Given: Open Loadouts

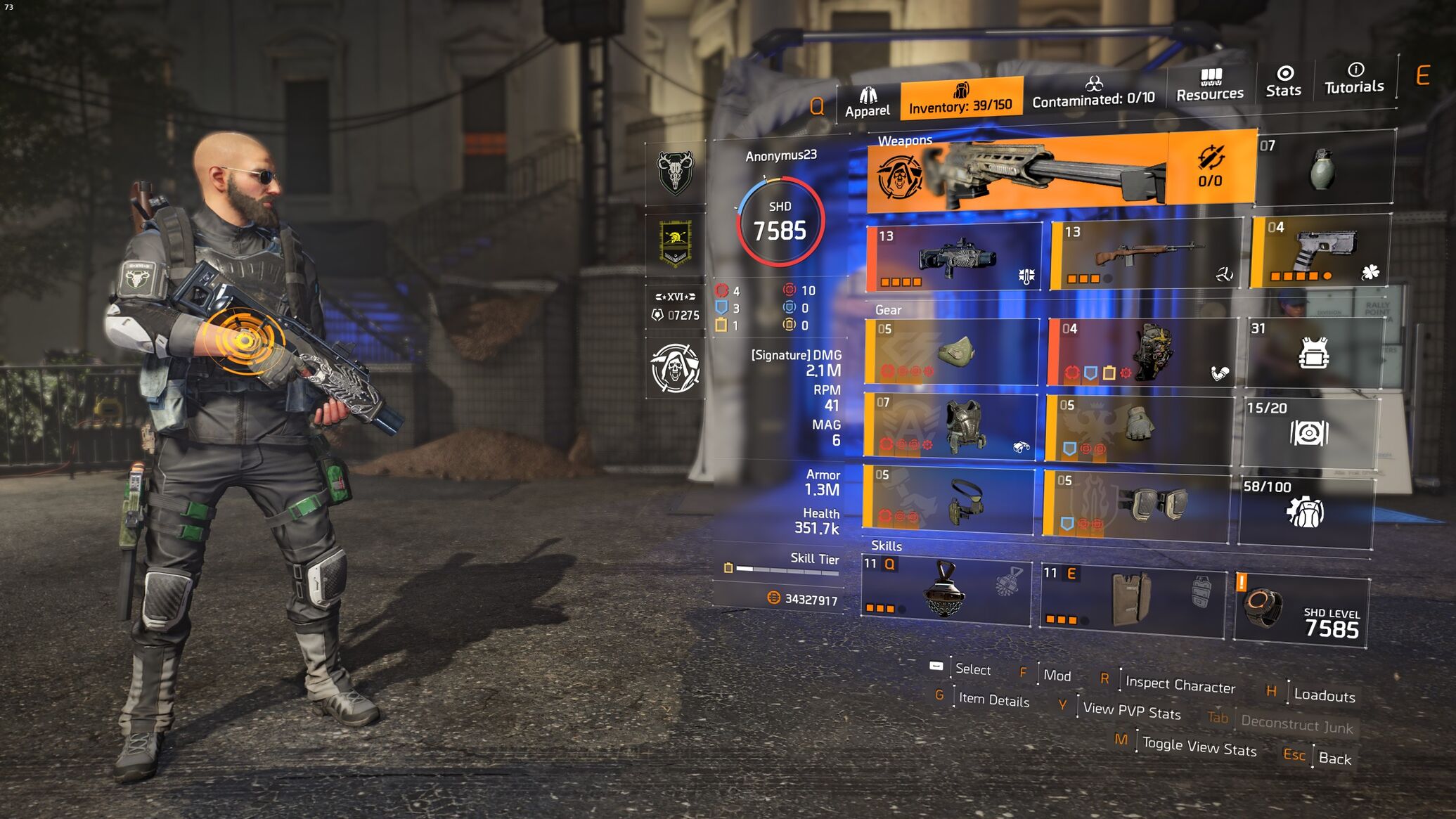Looking at the screenshot, I should click(1324, 695).
